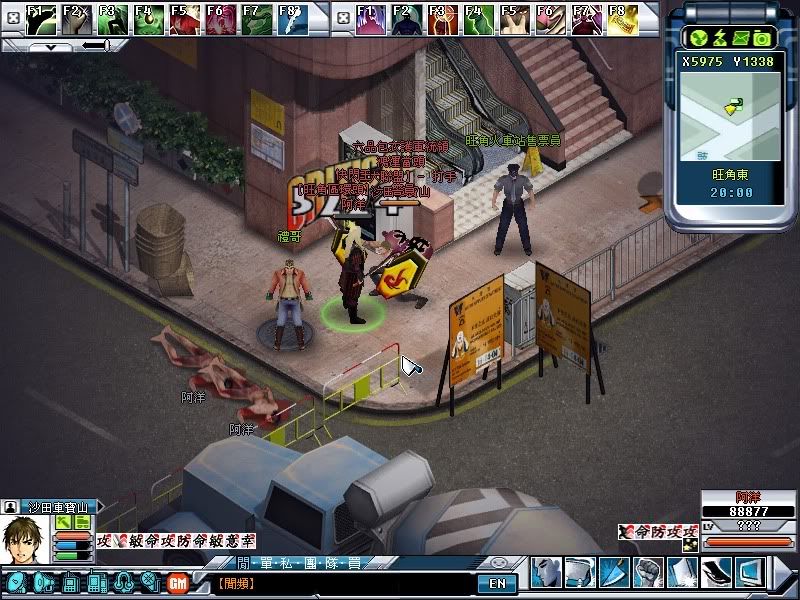This screenshot has width=800, height=600.
Task: Toggle the EN input language button
Action: coord(495,583)
